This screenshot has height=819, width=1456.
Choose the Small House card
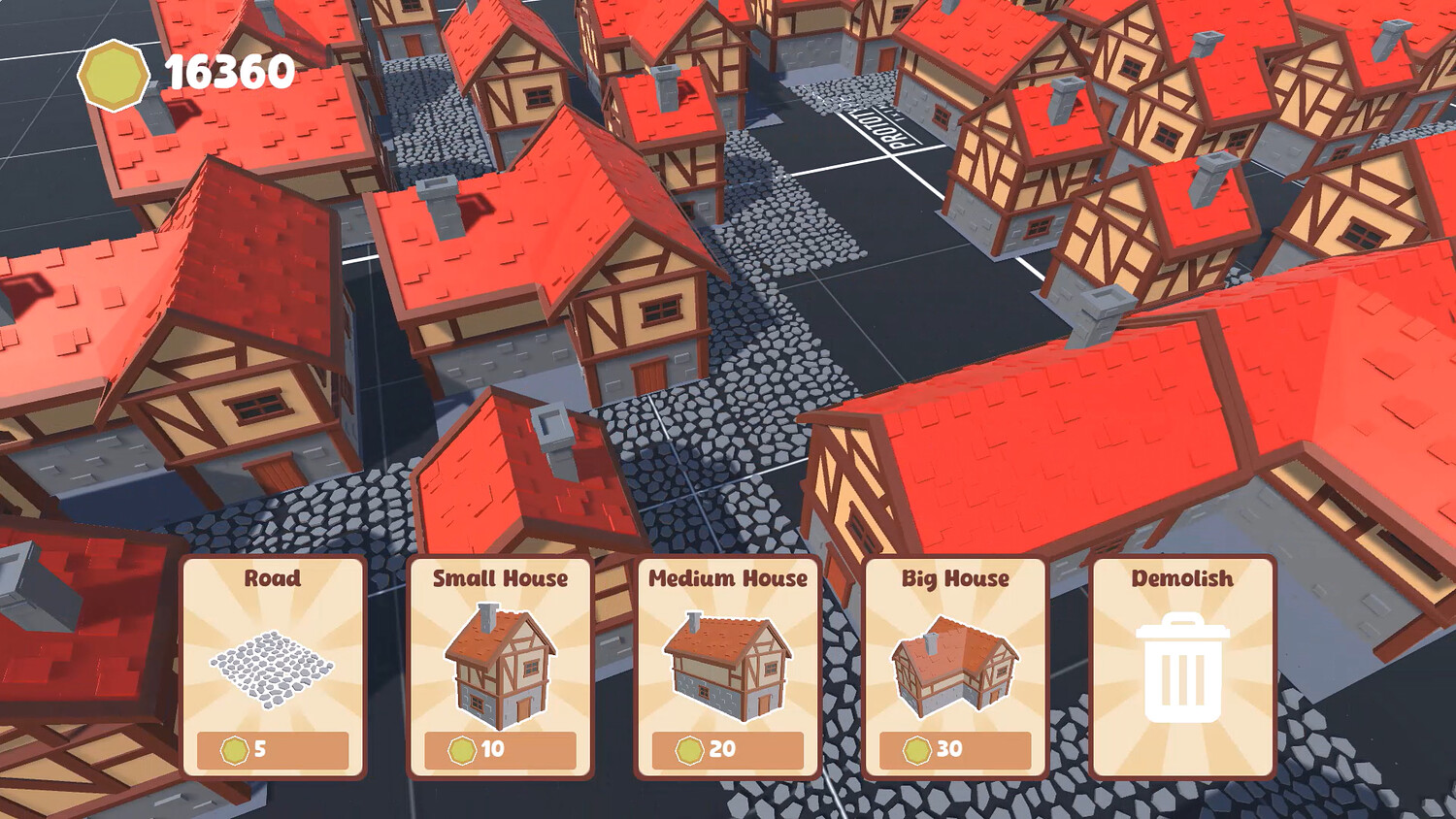pyautogui.click(x=500, y=667)
